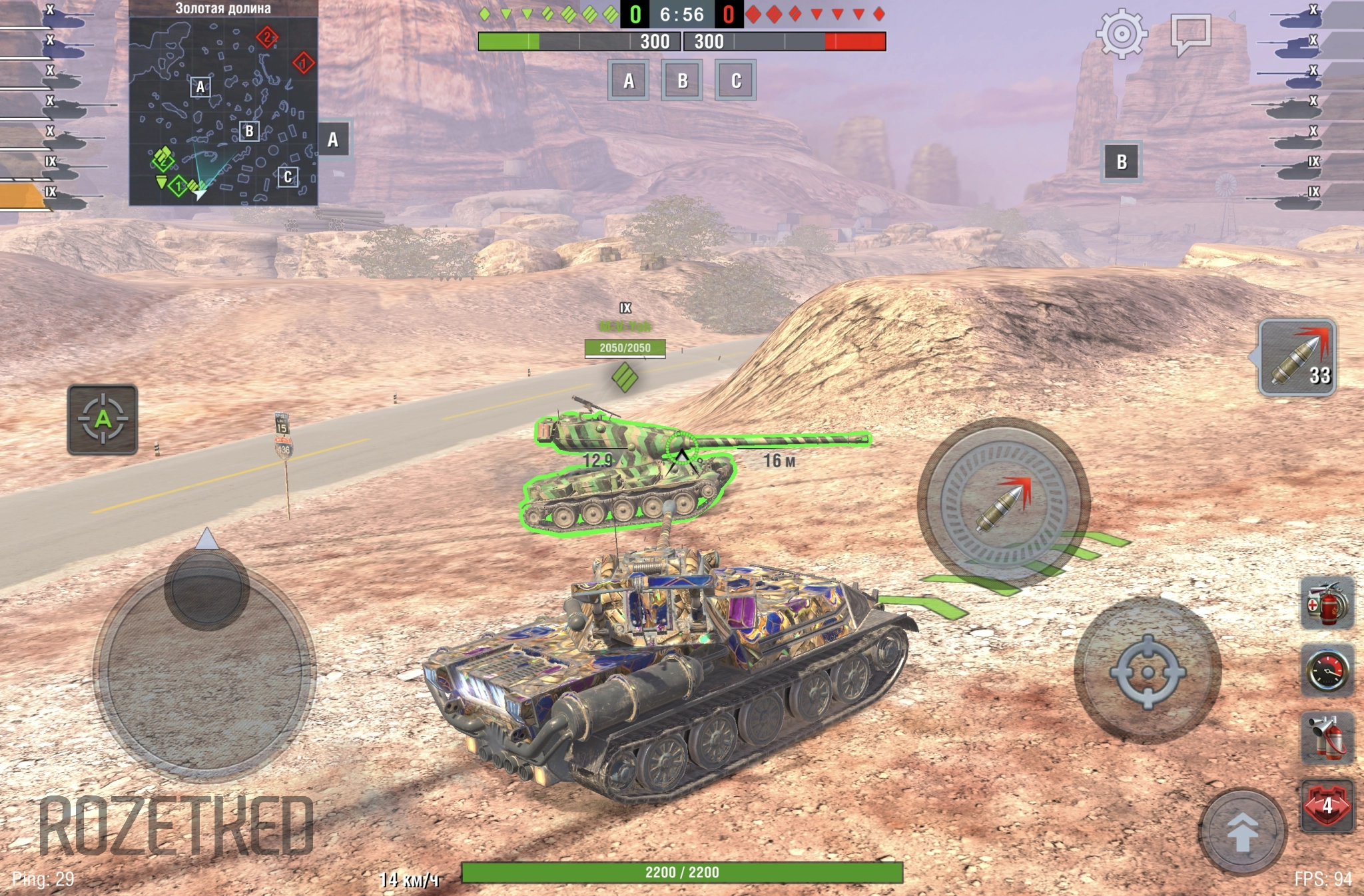Open the chat speech bubble

pos(1190,33)
